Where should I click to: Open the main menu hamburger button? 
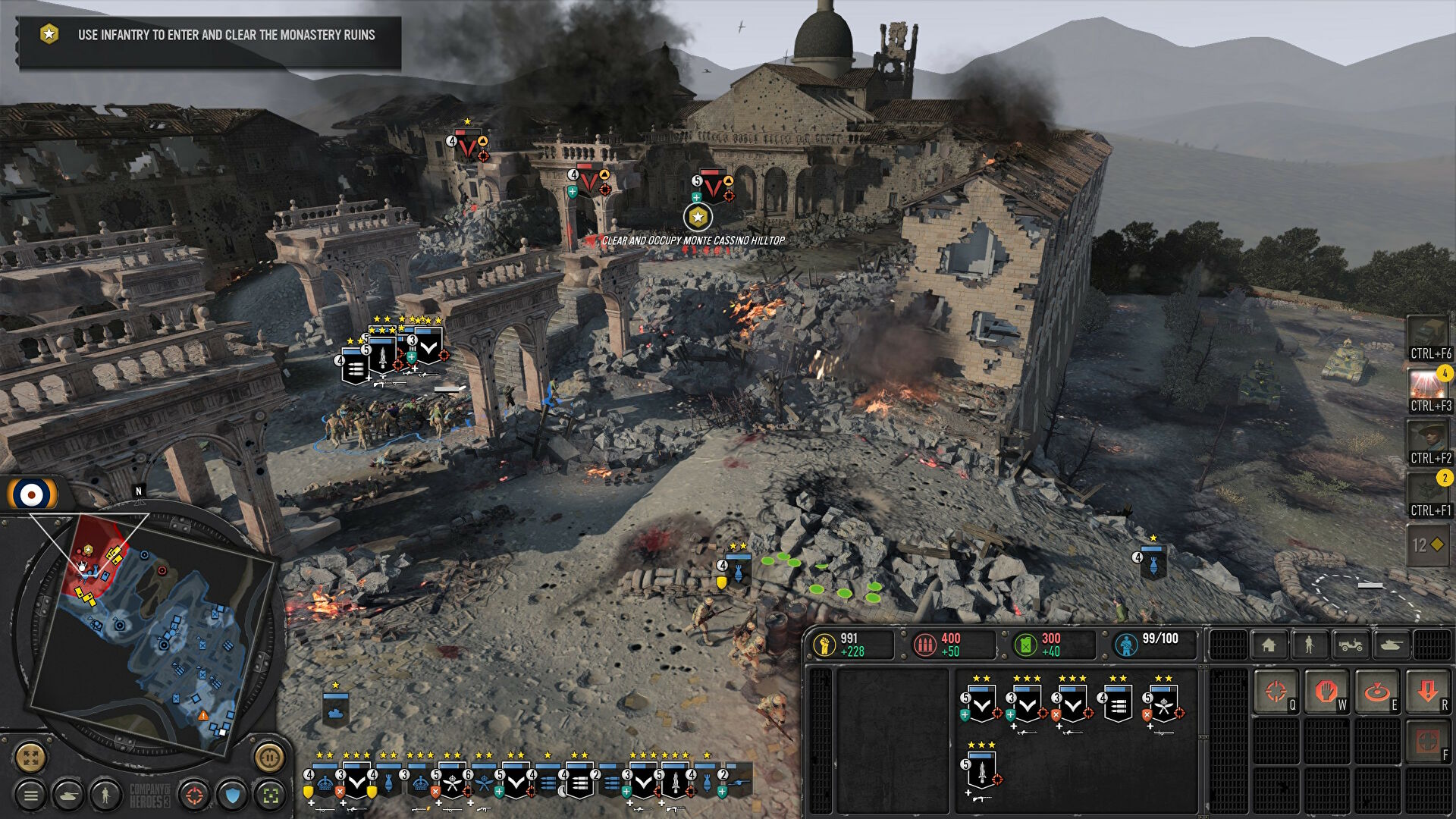[x=31, y=795]
